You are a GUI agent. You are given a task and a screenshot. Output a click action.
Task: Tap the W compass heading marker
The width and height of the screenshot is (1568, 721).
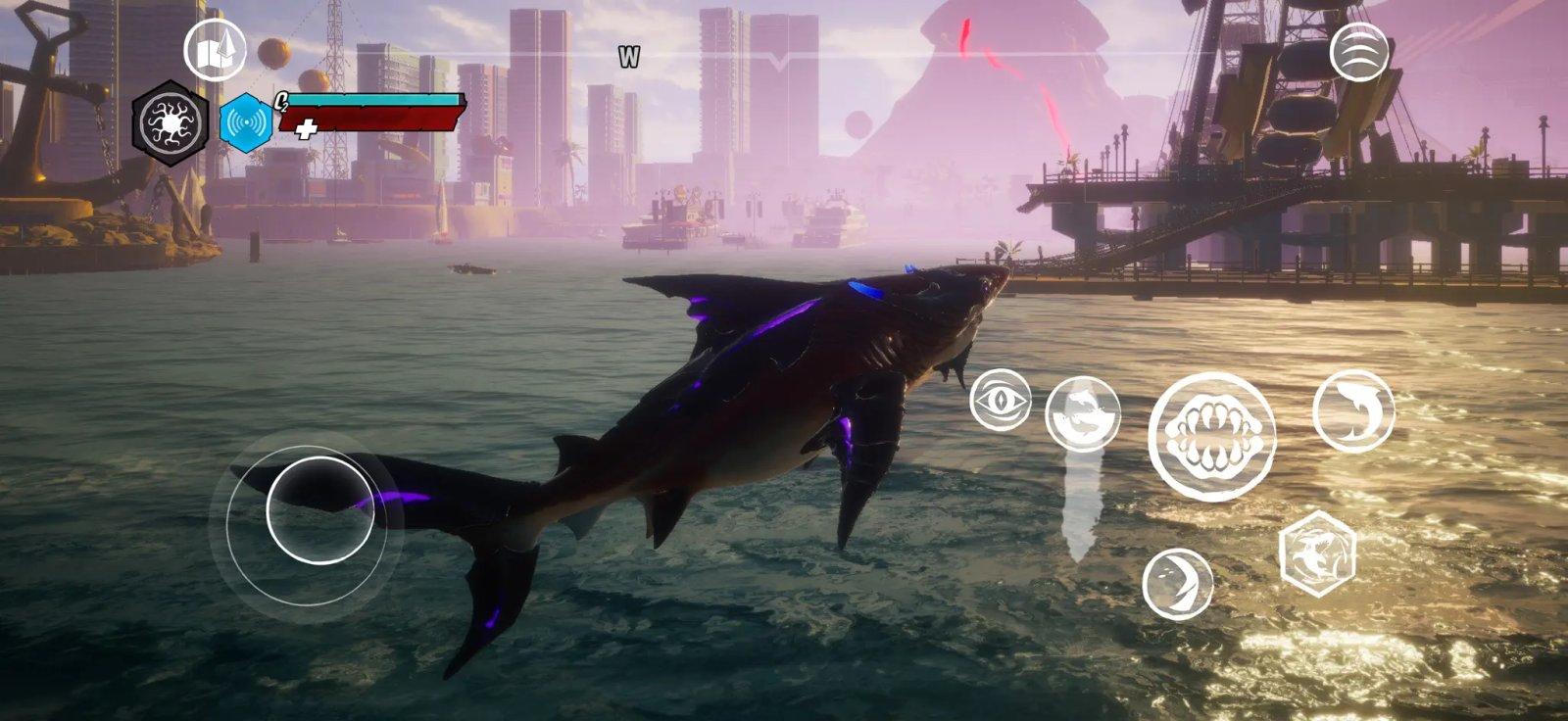pos(627,56)
